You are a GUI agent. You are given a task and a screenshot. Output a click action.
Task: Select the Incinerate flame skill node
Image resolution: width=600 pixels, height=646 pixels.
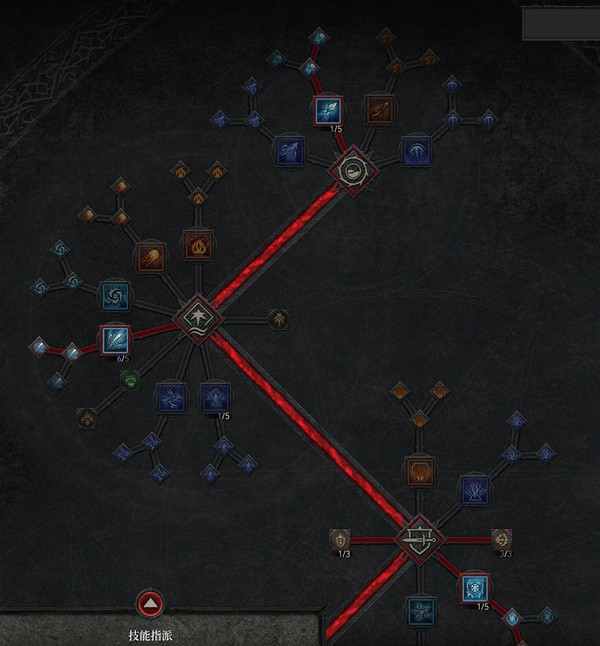tap(198, 243)
